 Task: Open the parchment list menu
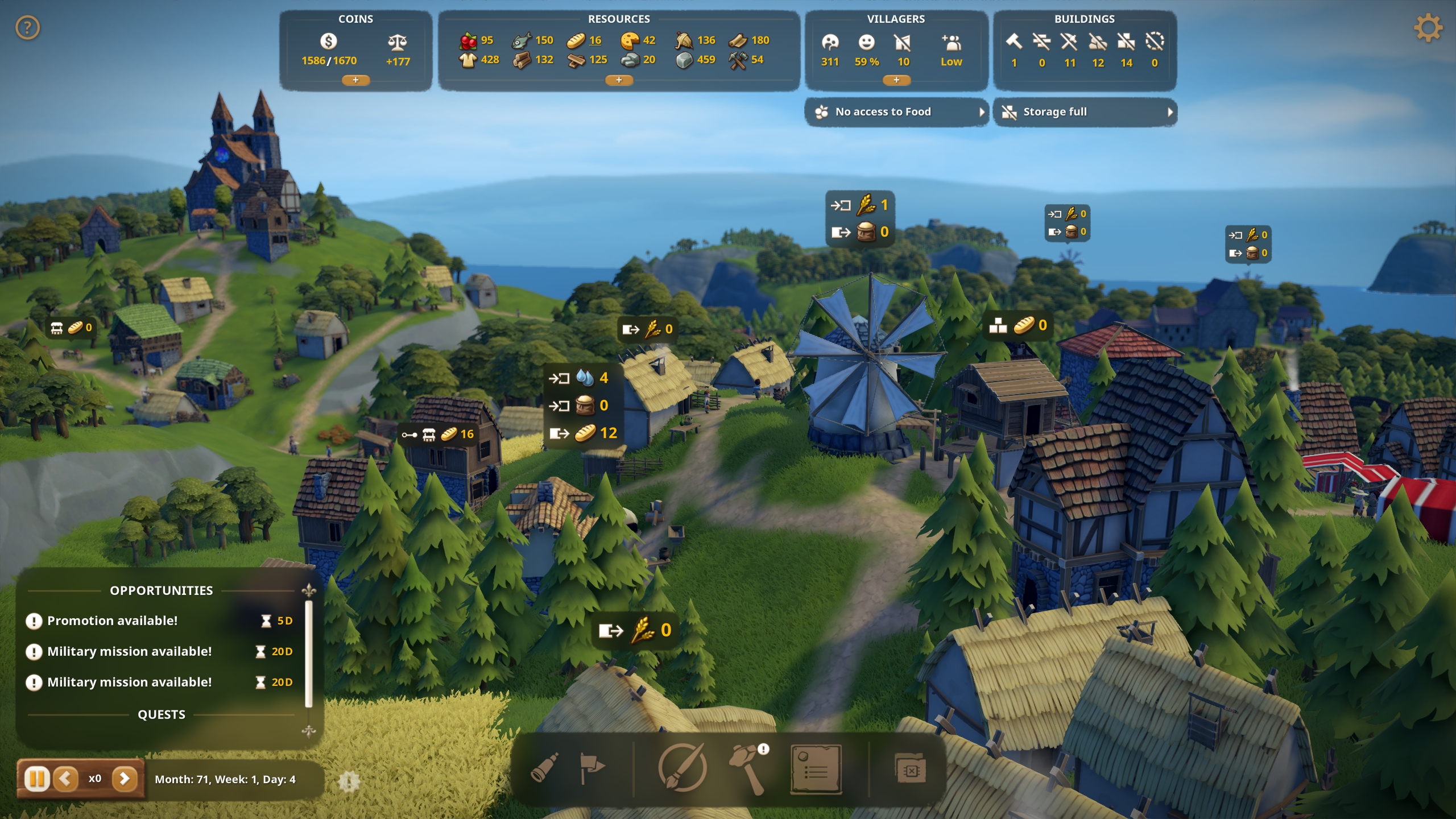point(816,768)
